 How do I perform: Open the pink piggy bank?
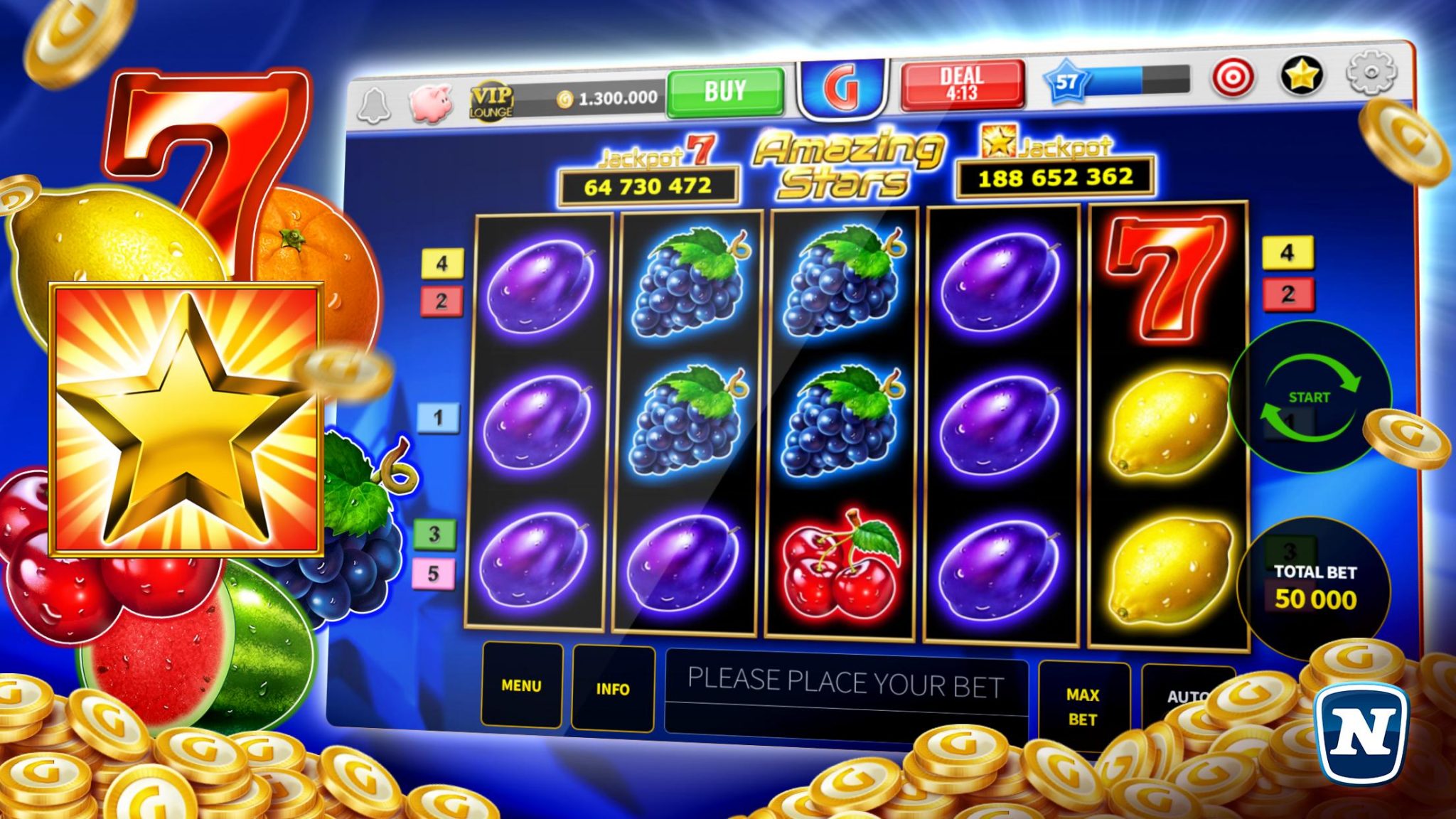[431, 103]
